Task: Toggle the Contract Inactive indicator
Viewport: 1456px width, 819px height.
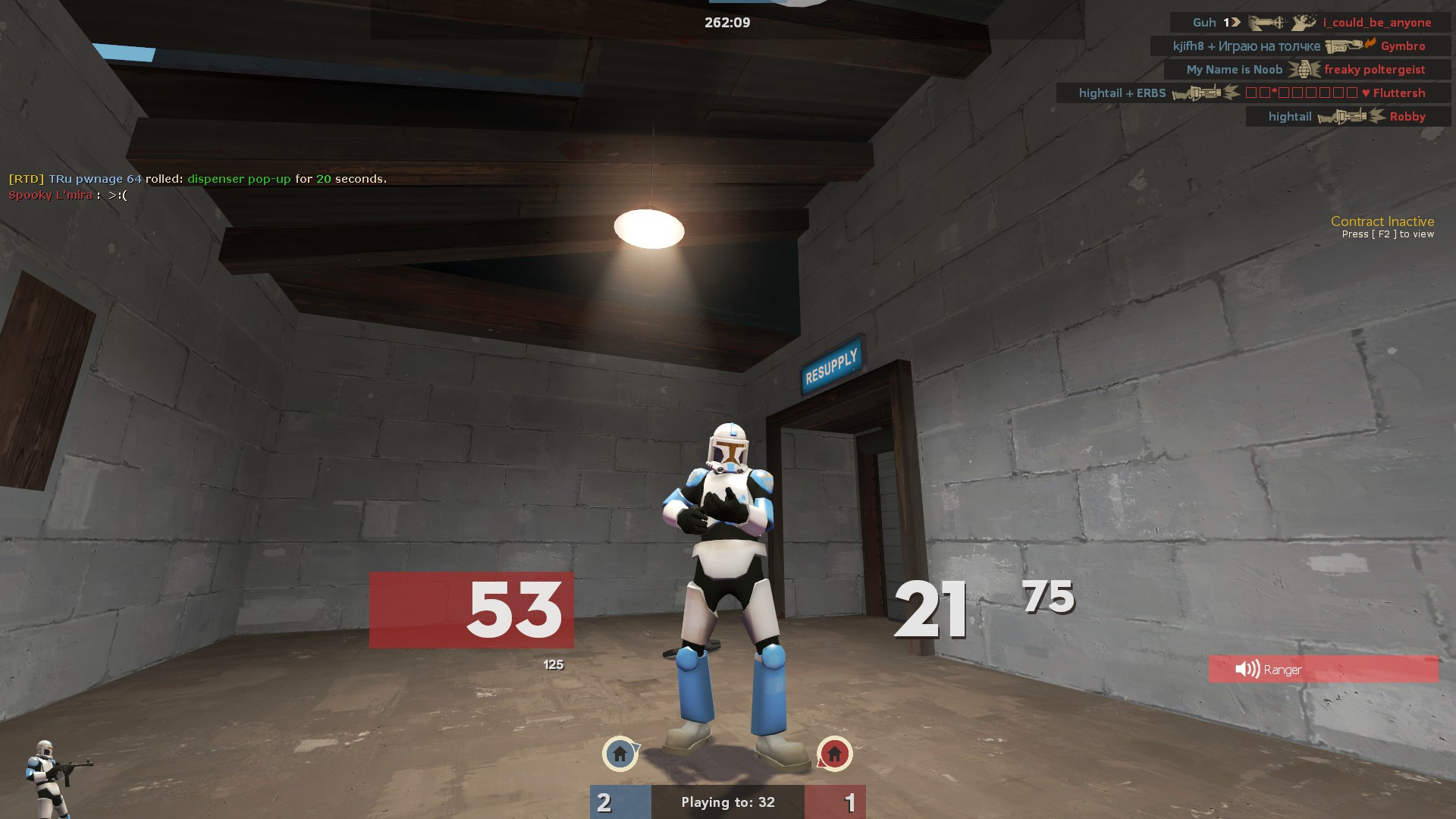Action: tap(1382, 221)
